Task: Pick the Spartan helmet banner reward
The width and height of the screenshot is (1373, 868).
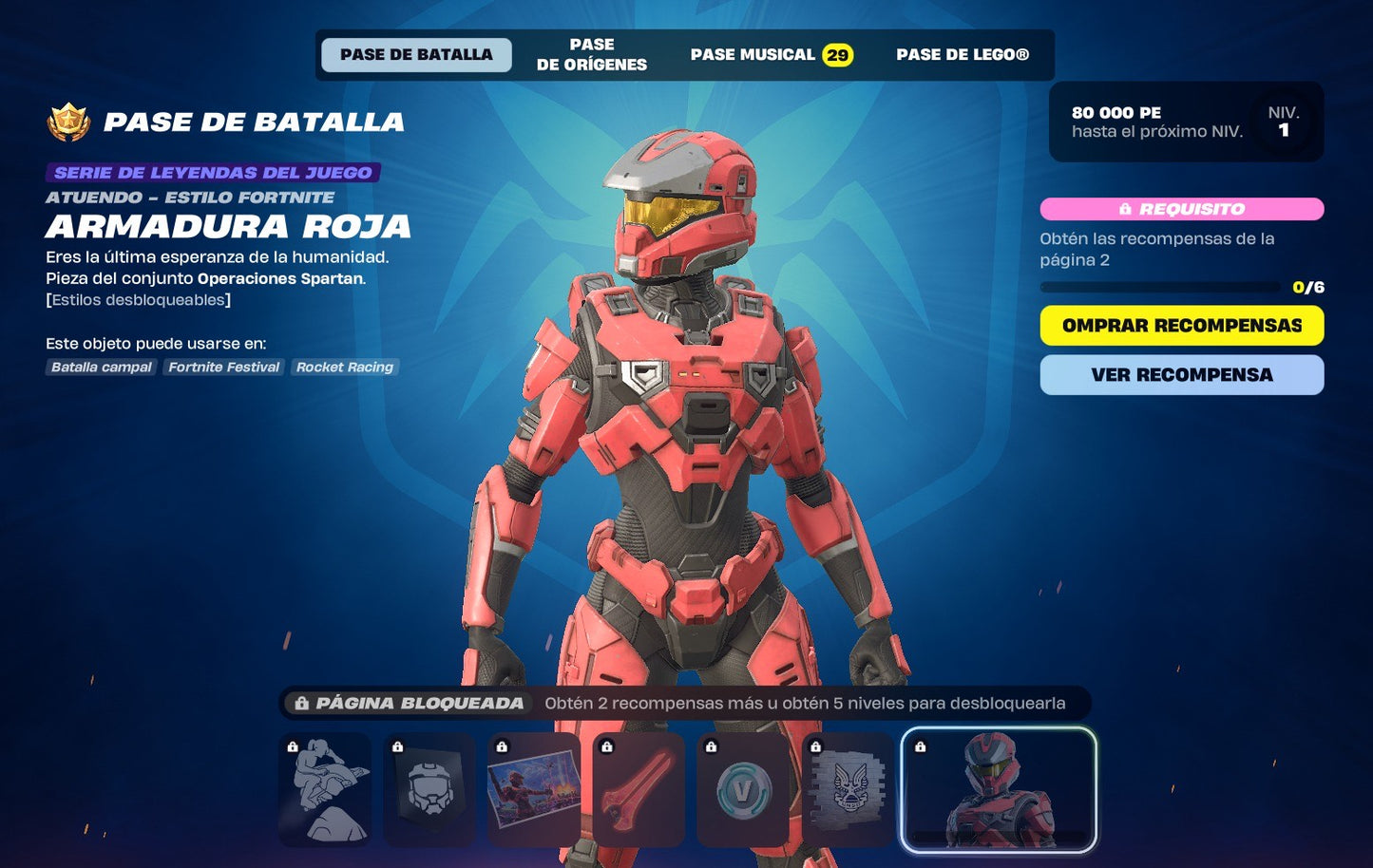Action: point(429,789)
